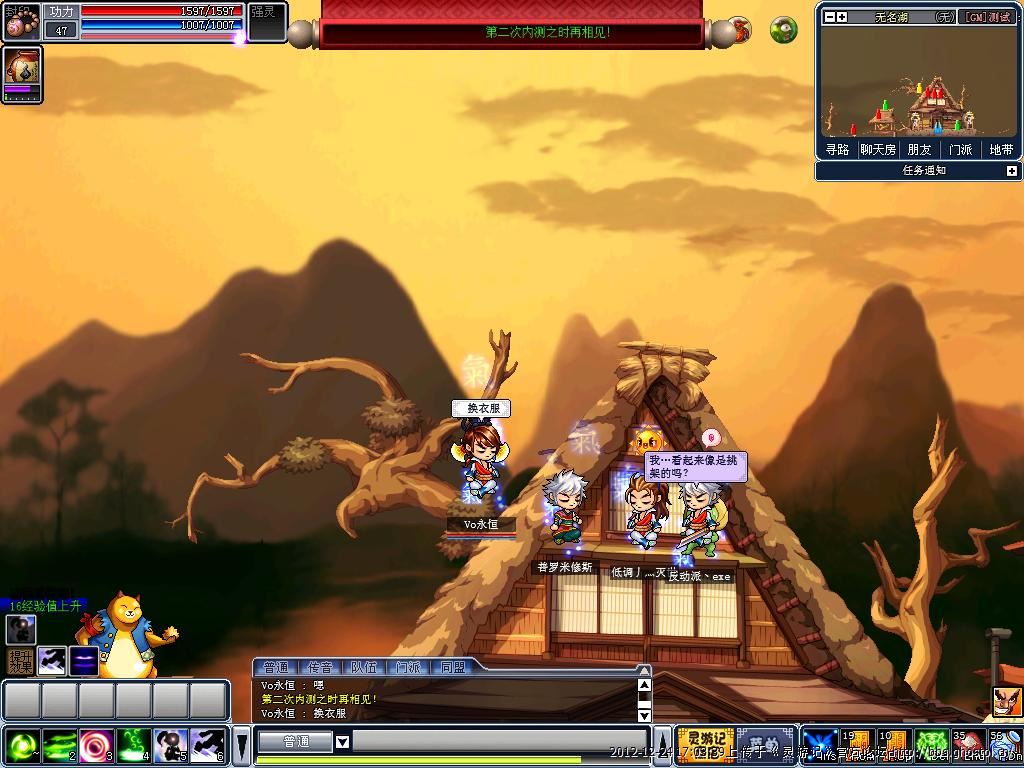Click the 提升效果 boost effect icon

[20, 661]
